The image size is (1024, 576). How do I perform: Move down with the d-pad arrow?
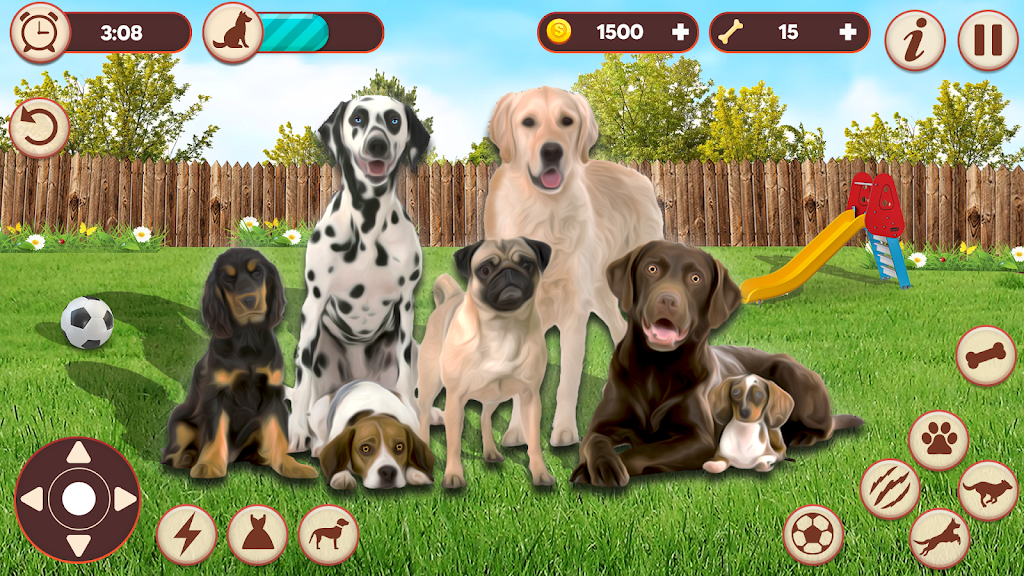(x=78, y=543)
